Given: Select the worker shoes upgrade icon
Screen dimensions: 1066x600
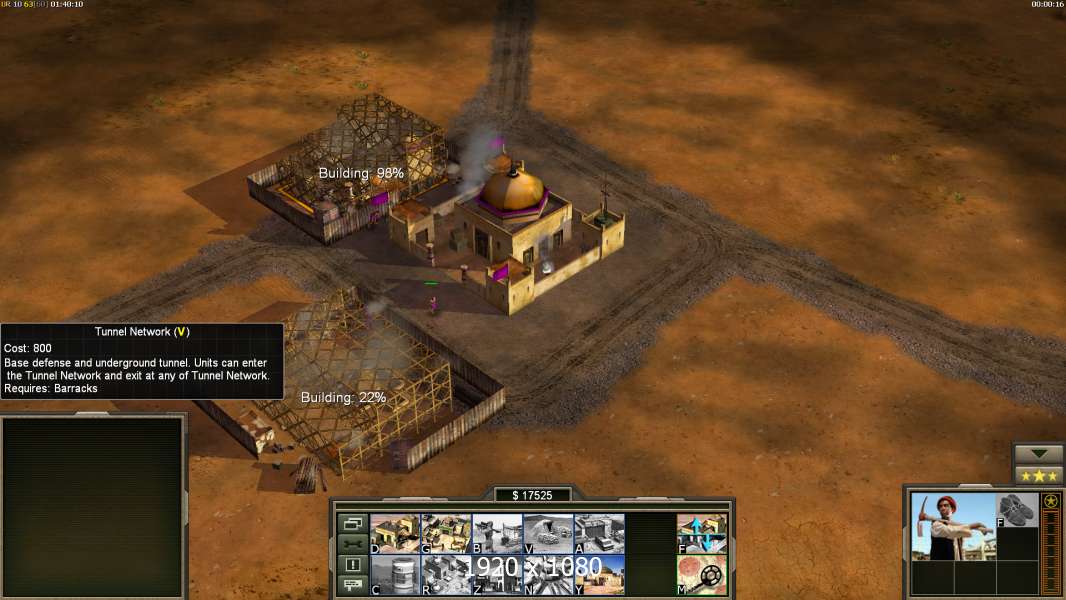Looking at the screenshot, I should click(1017, 509).
